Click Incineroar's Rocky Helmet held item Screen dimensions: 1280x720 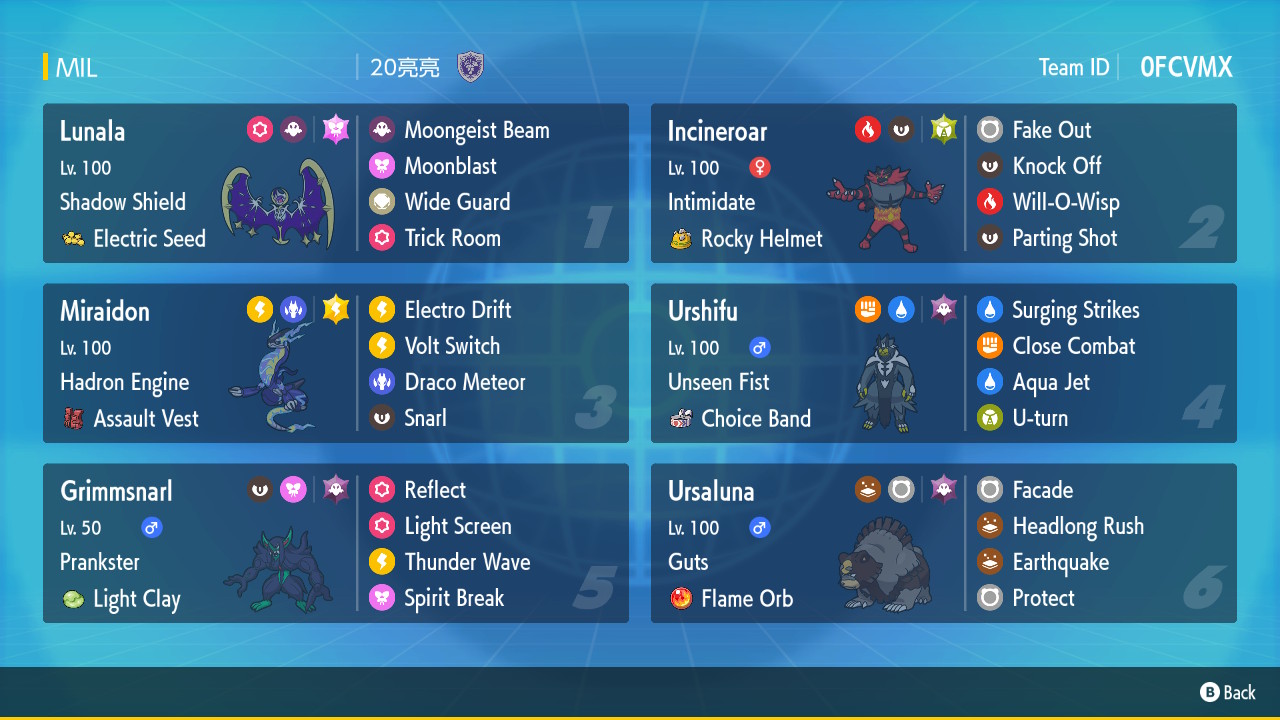coord(761,239)
